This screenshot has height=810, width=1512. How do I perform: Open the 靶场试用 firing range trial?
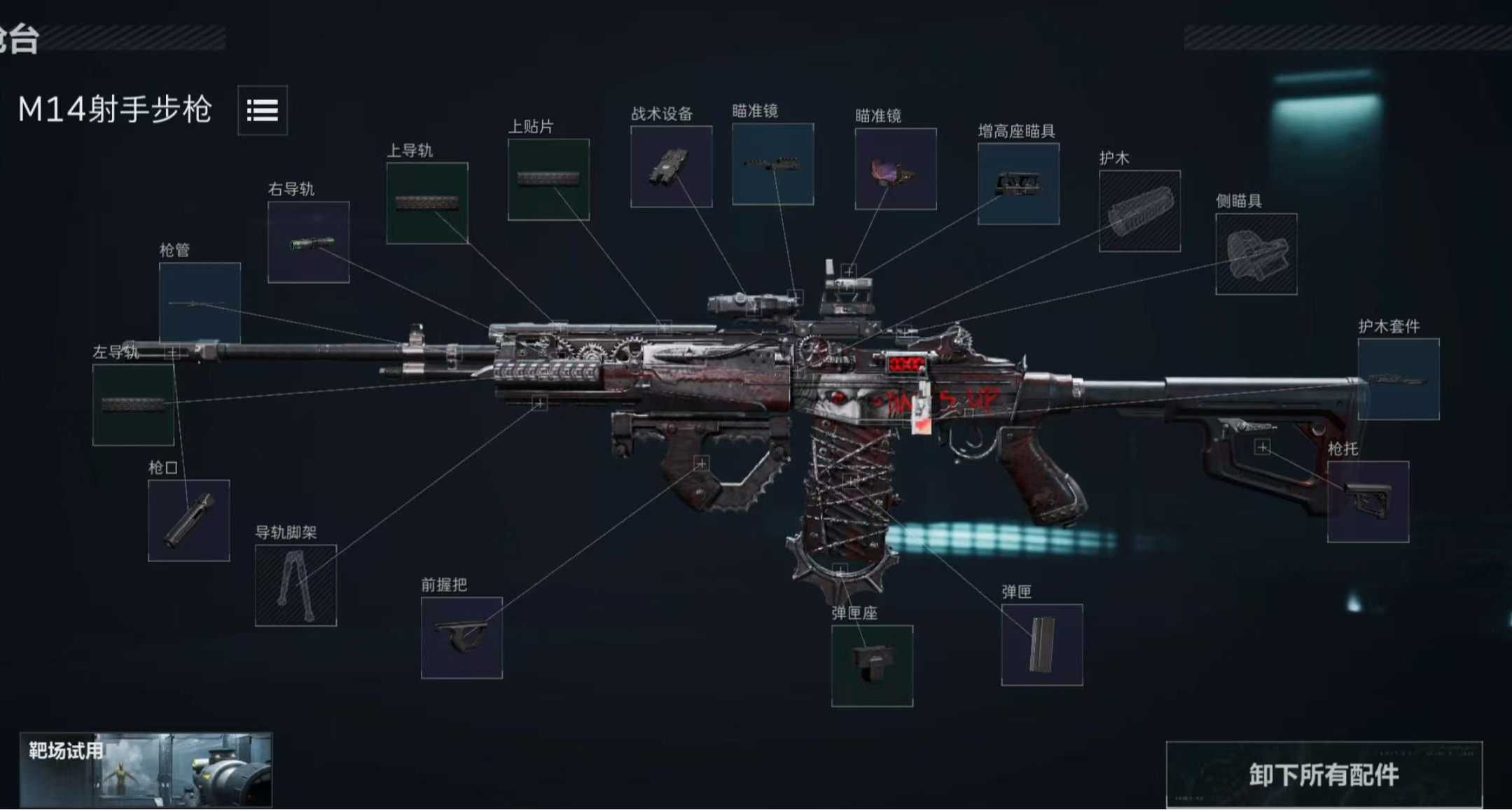coord(146,769)
